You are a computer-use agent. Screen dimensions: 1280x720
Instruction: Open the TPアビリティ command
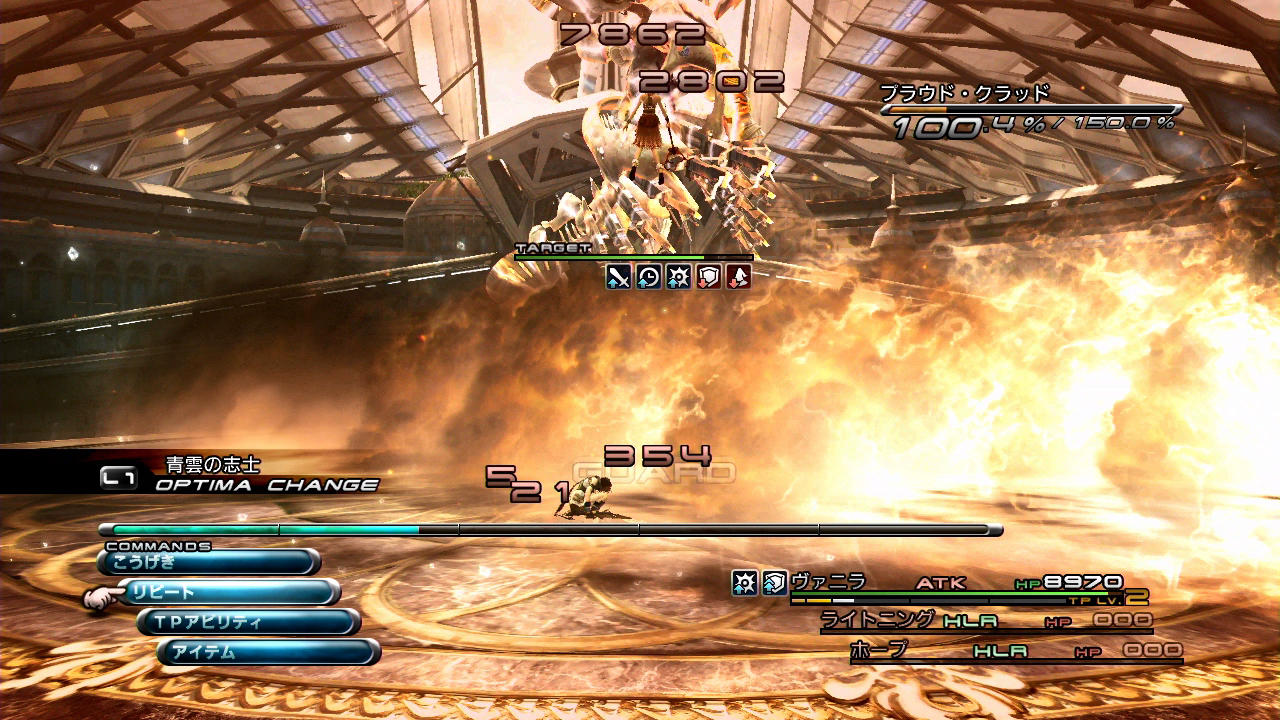[250, 622]
